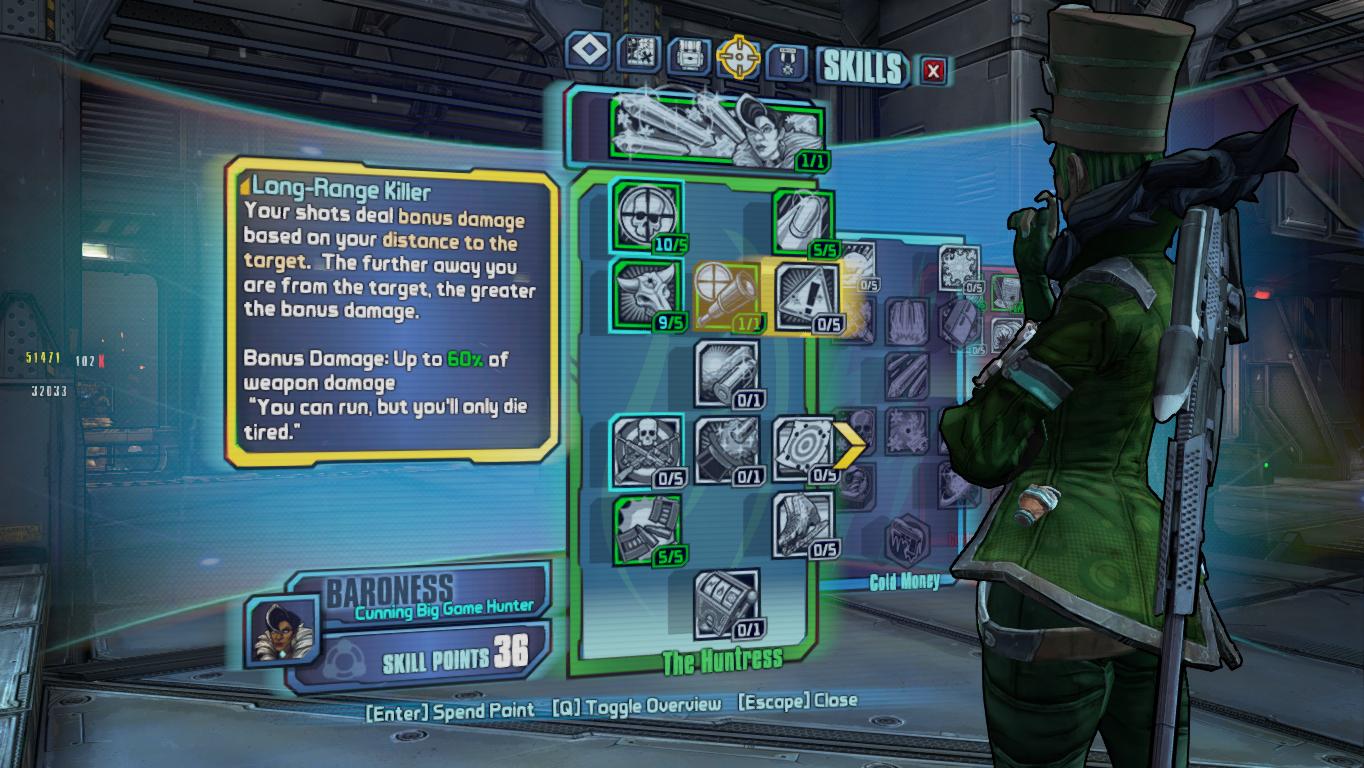
Task: Open the map tab
Action: (x=637, y=53)
